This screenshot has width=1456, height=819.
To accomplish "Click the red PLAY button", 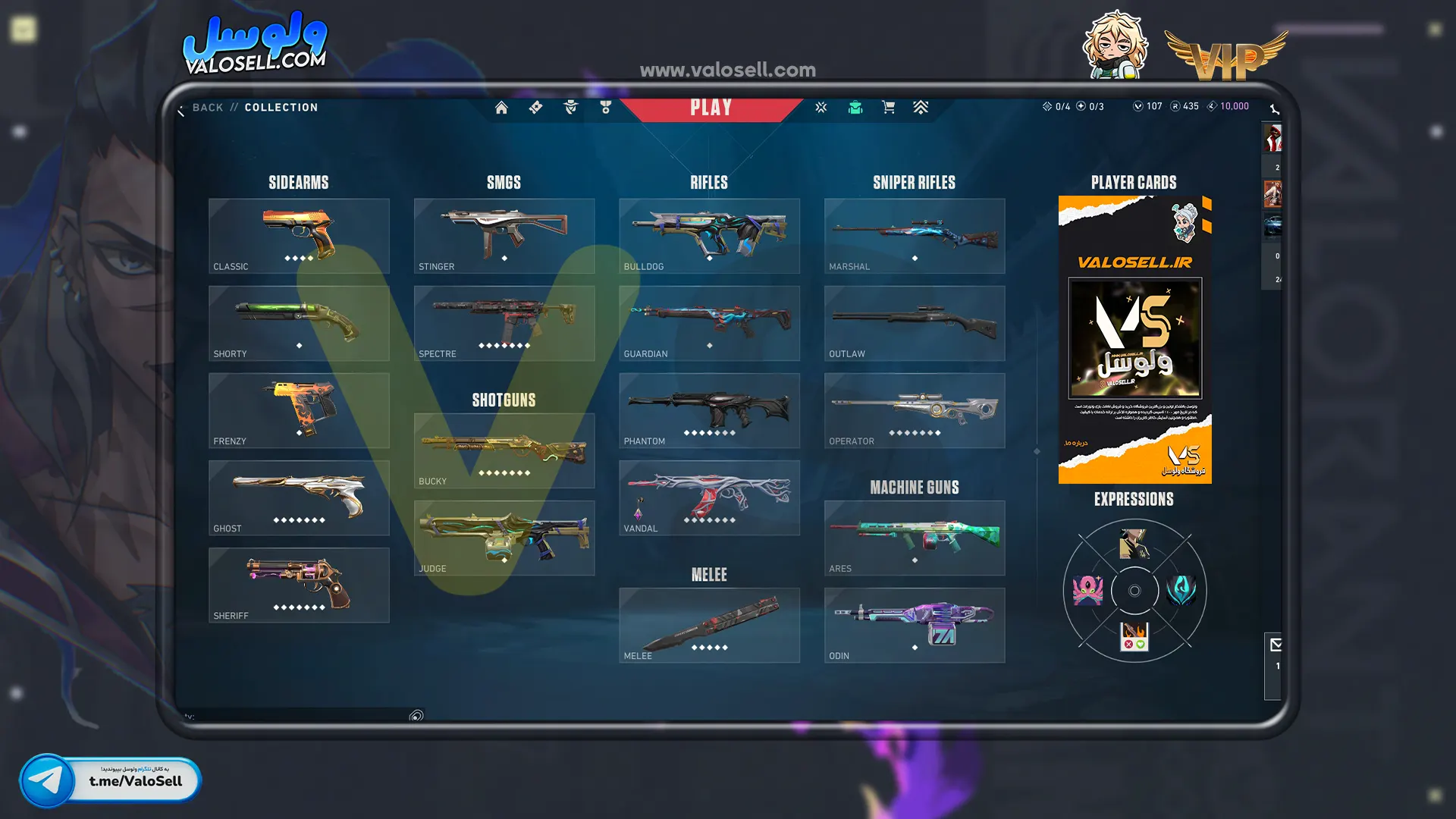I will point(711,108).
